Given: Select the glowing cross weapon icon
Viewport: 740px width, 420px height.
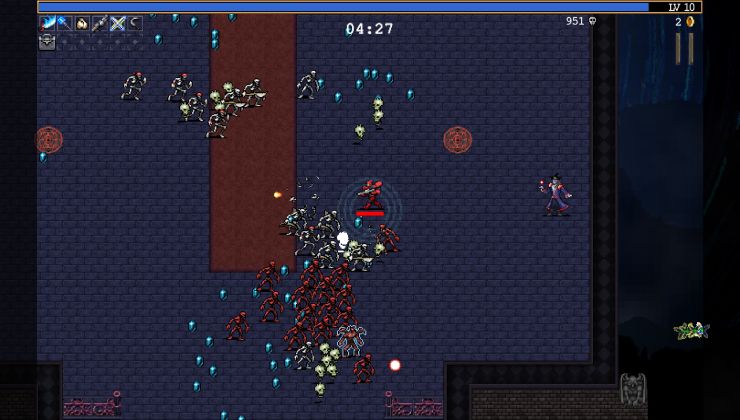Looking at the screenshot, I should pos(117,23).
